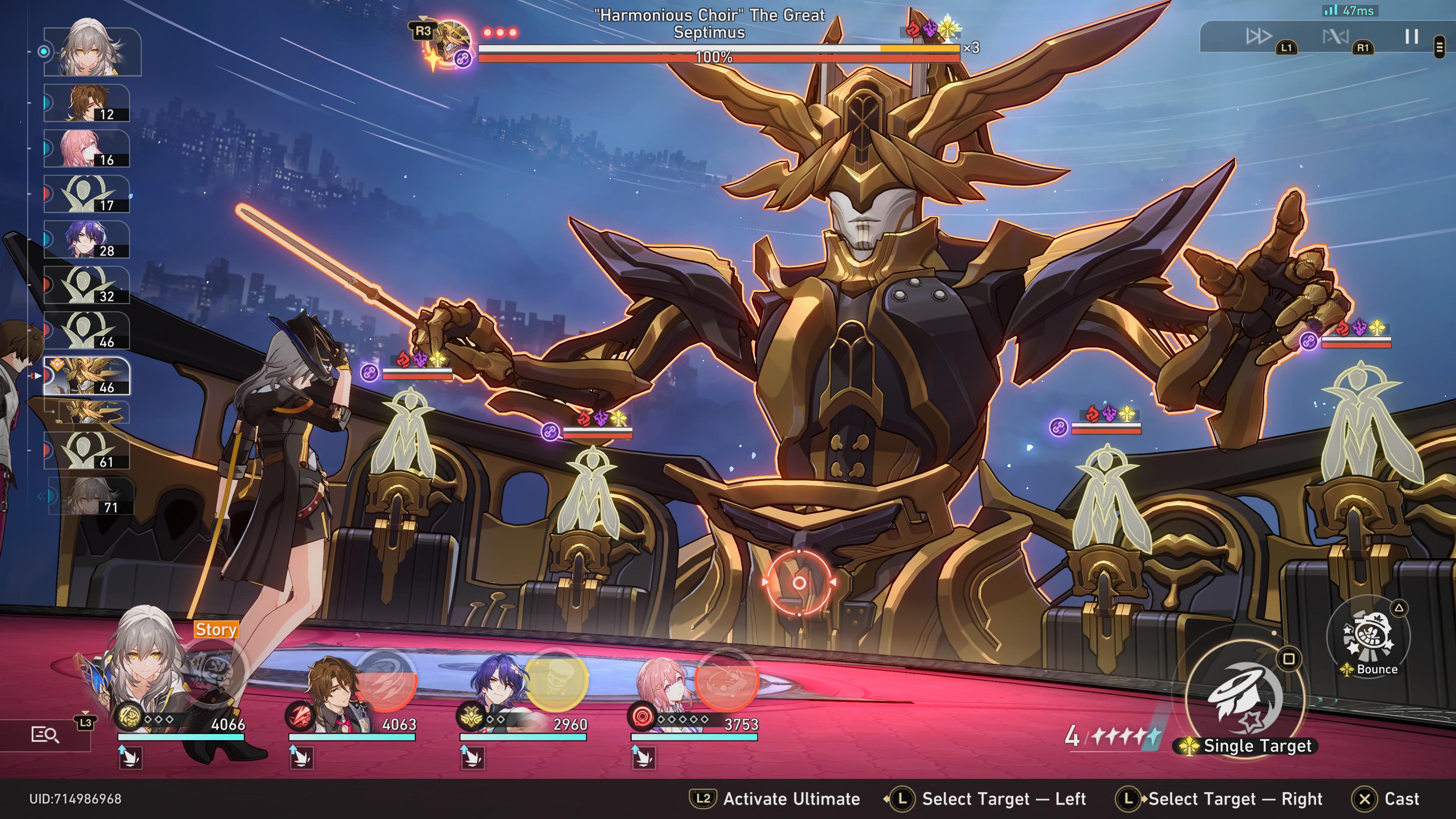Open the Story difficulty tag
This screenshot has height=819, width=1456.
pyautogui.click(x=217, y=630)
